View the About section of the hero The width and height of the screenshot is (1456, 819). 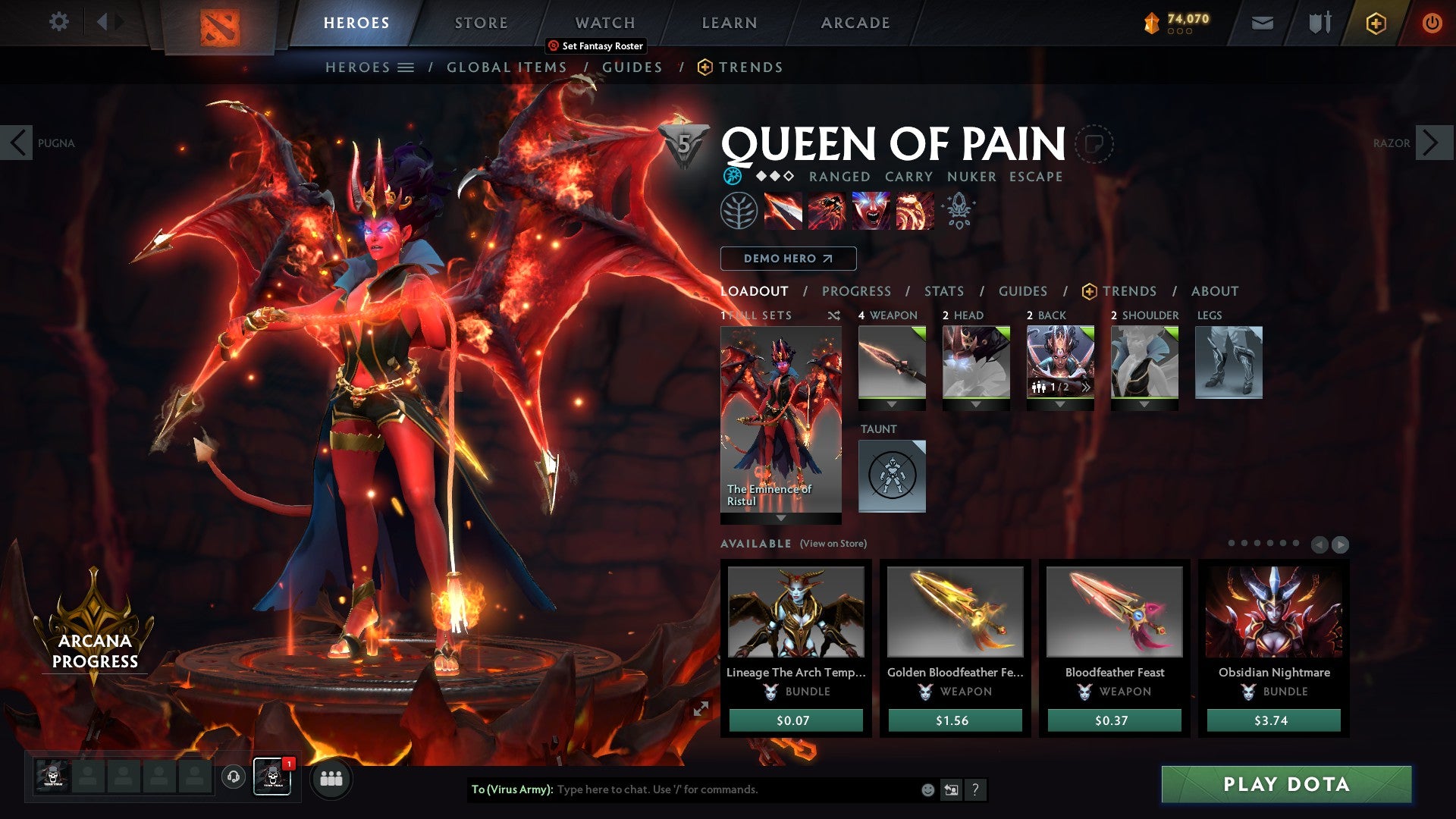[1214, 291]
